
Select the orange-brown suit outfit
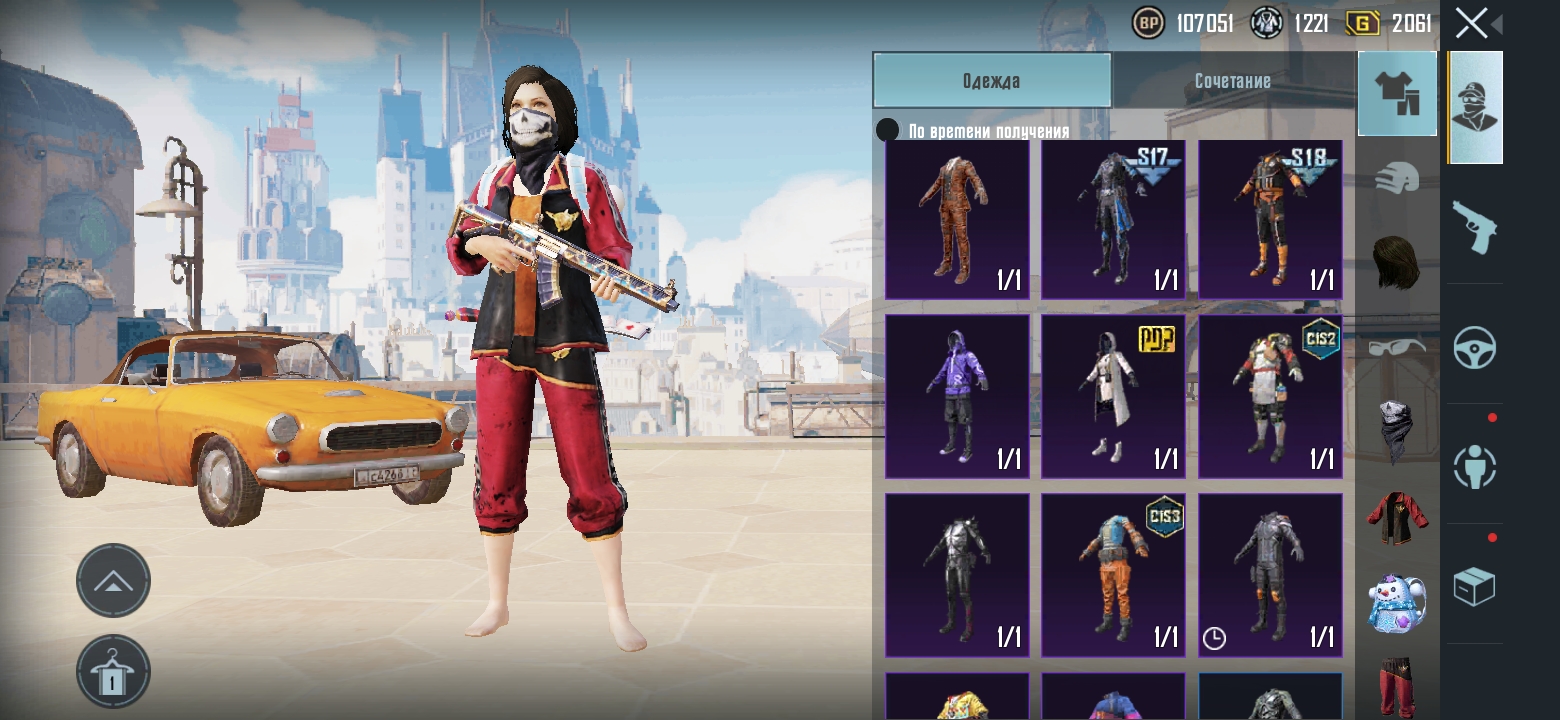[957, 220]
